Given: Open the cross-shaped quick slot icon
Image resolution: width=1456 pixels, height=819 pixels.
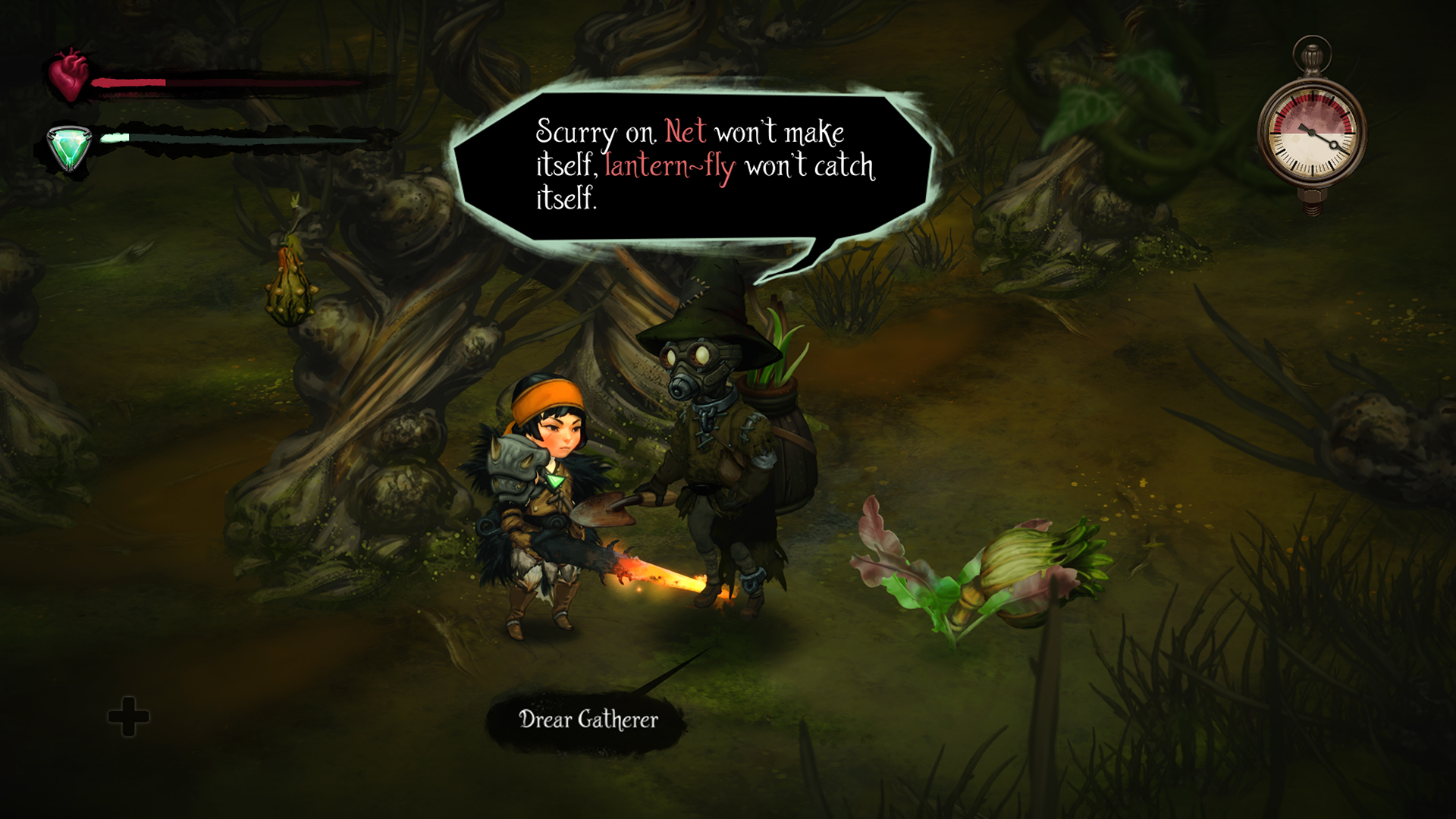Looking at the screenshot, I should pos(129,717).
